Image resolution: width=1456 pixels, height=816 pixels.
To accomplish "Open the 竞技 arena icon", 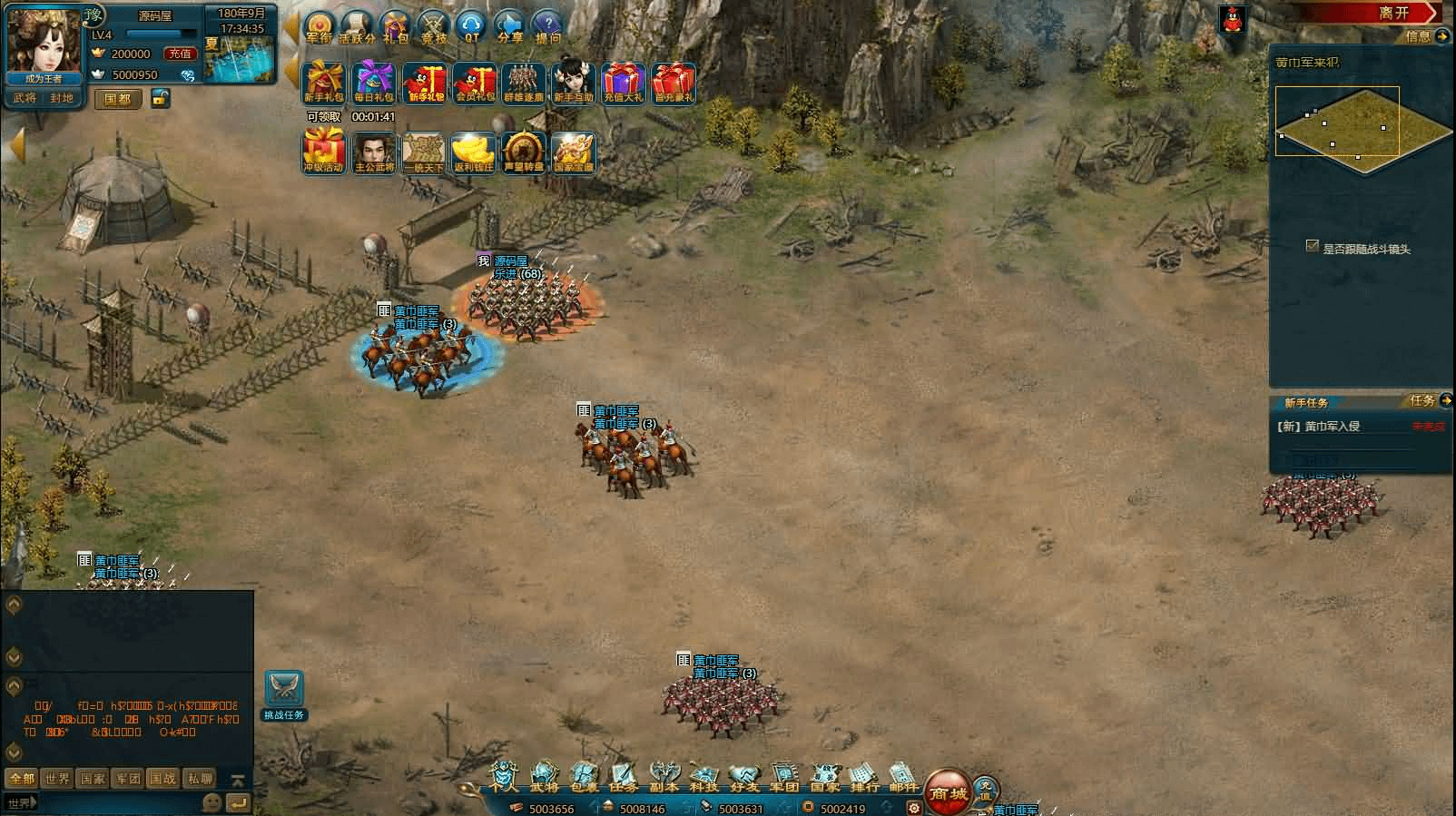I will pos(434,27).
